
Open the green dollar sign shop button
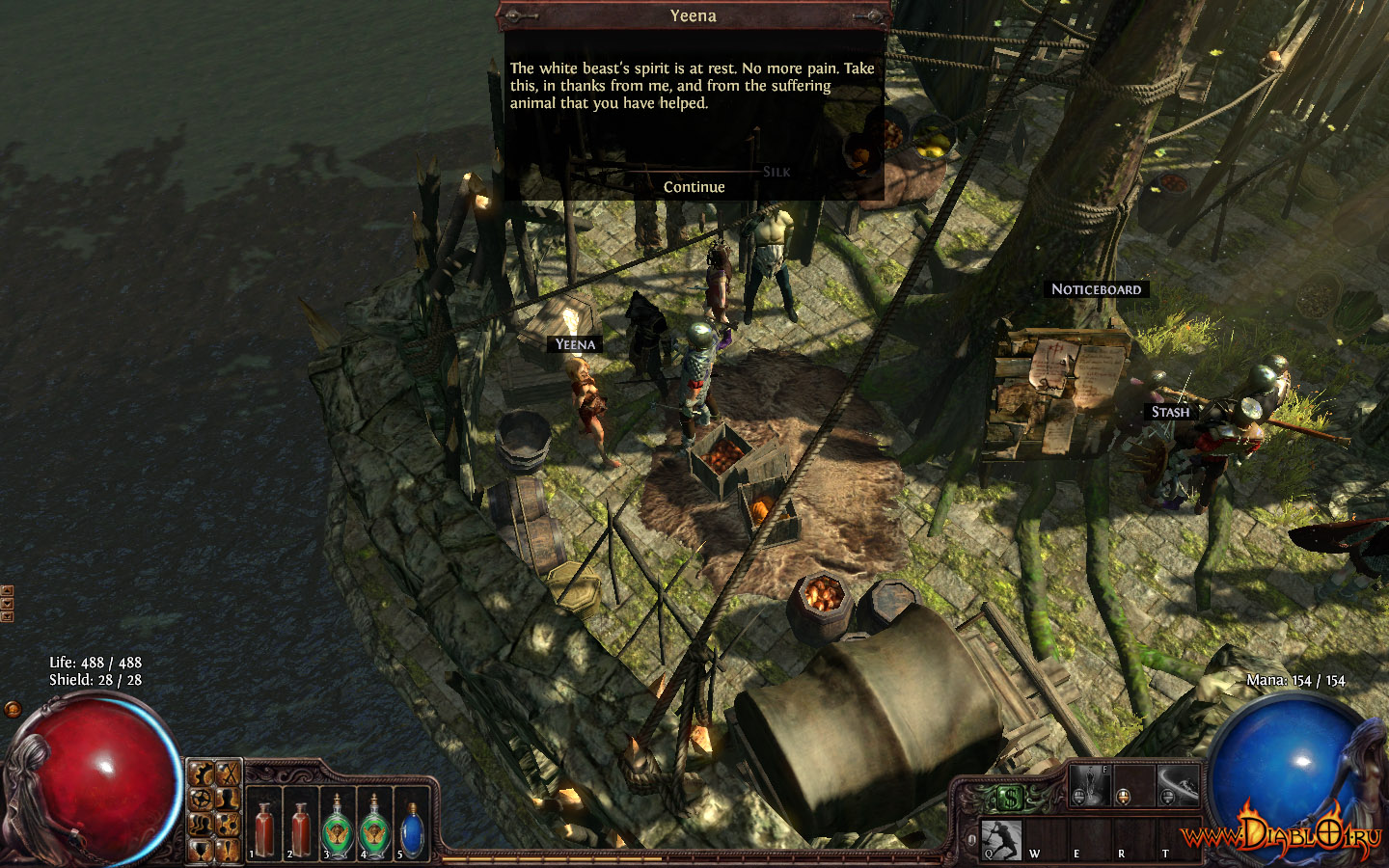tap(1009, 798)
